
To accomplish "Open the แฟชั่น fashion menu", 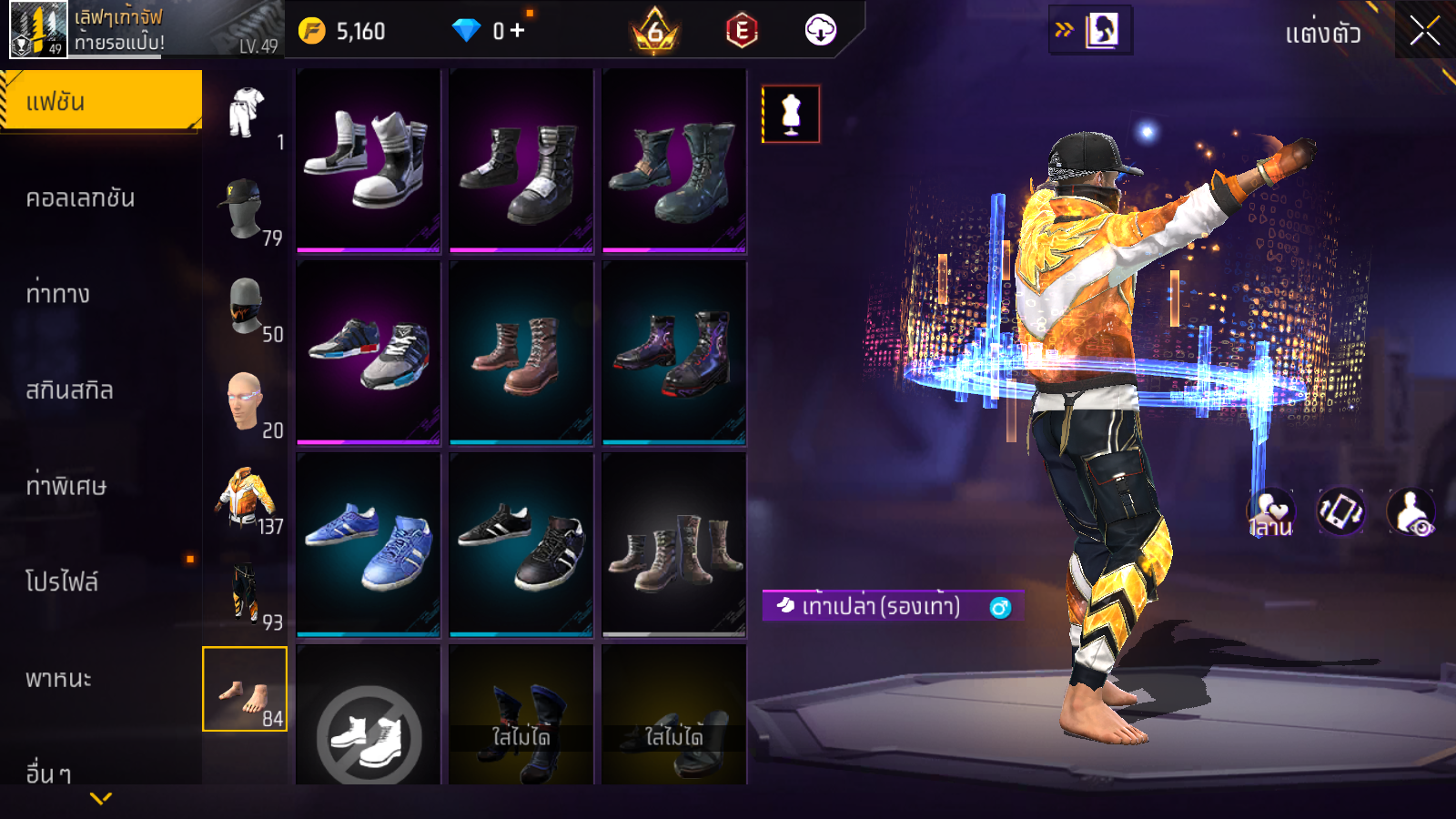I will (101, 101).
